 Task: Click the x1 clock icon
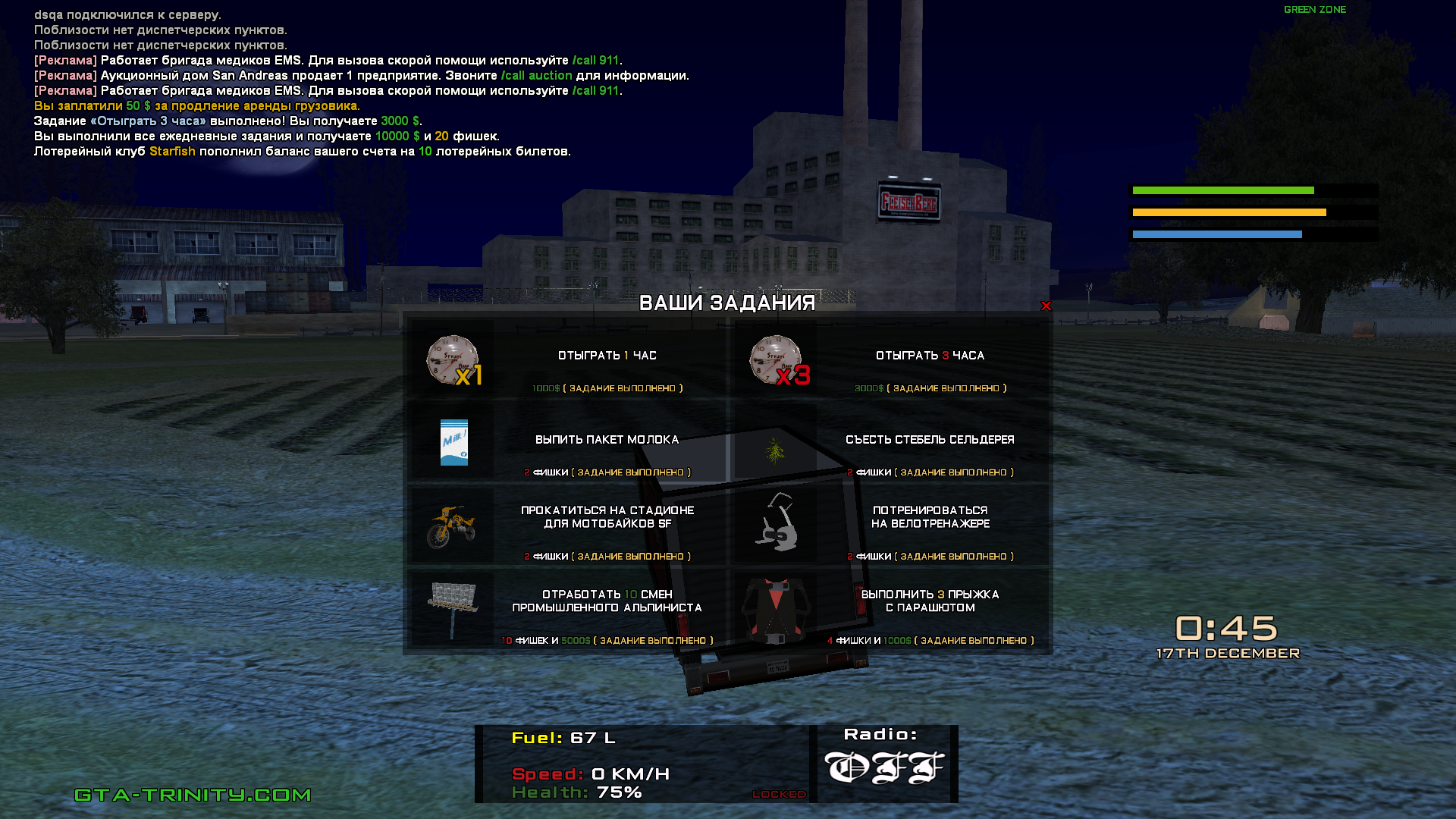tap(453, 360)
